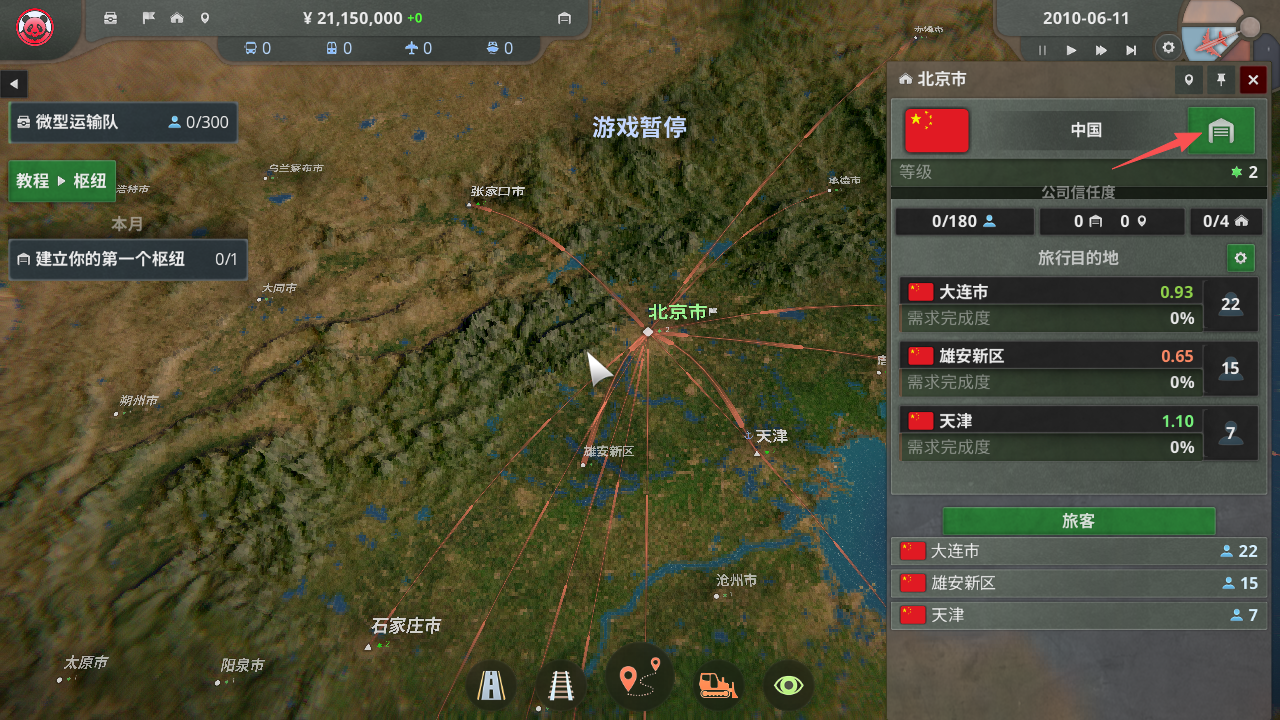Image resolution: width=1280 pixels, height=720 pixels.
Task: Select the railway building tool
Action: point(560,685)
